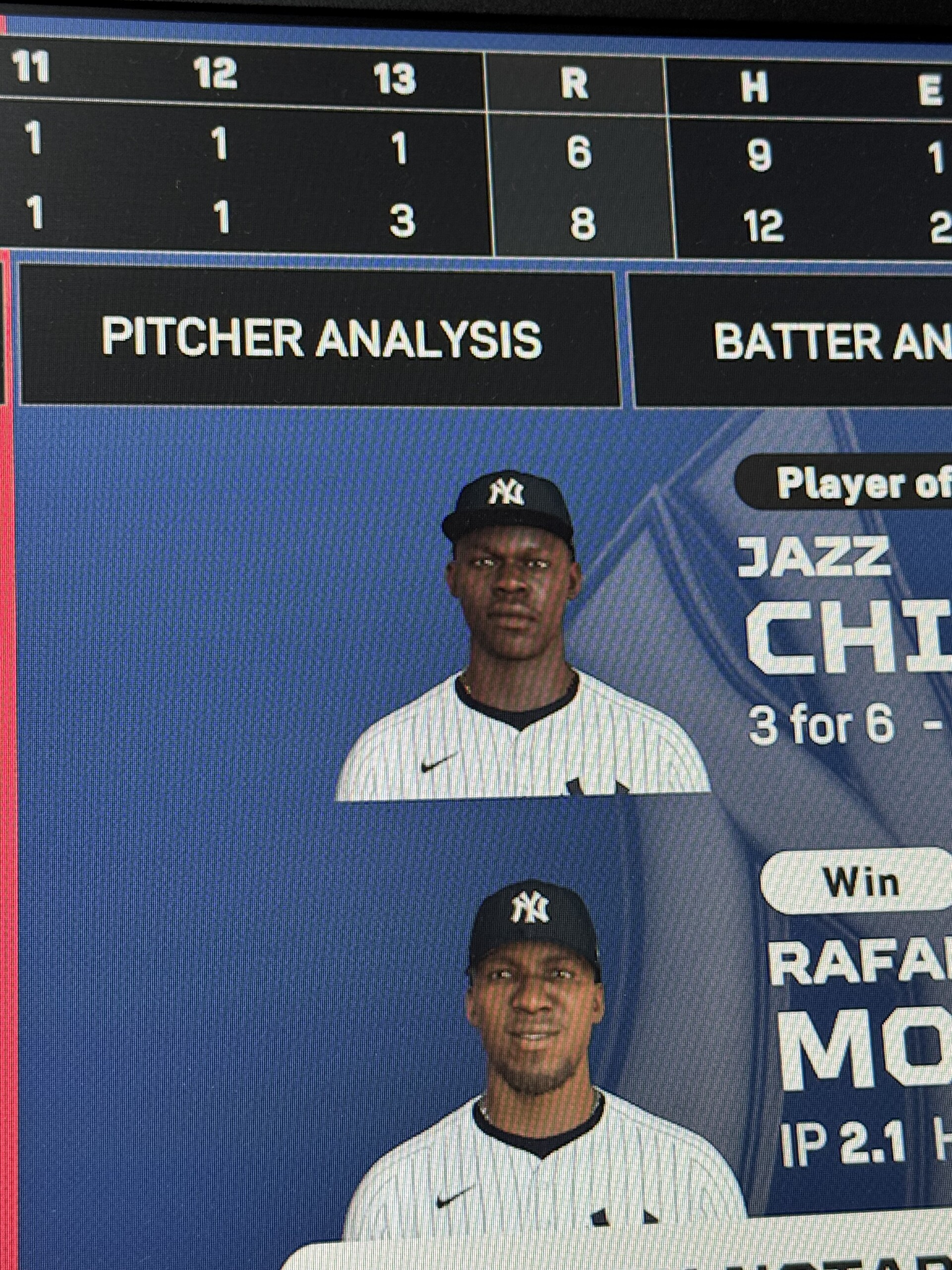The image size is (952, 1270).
Task: Open the Pitcher Analysis tab
Action: coord(321,338)
